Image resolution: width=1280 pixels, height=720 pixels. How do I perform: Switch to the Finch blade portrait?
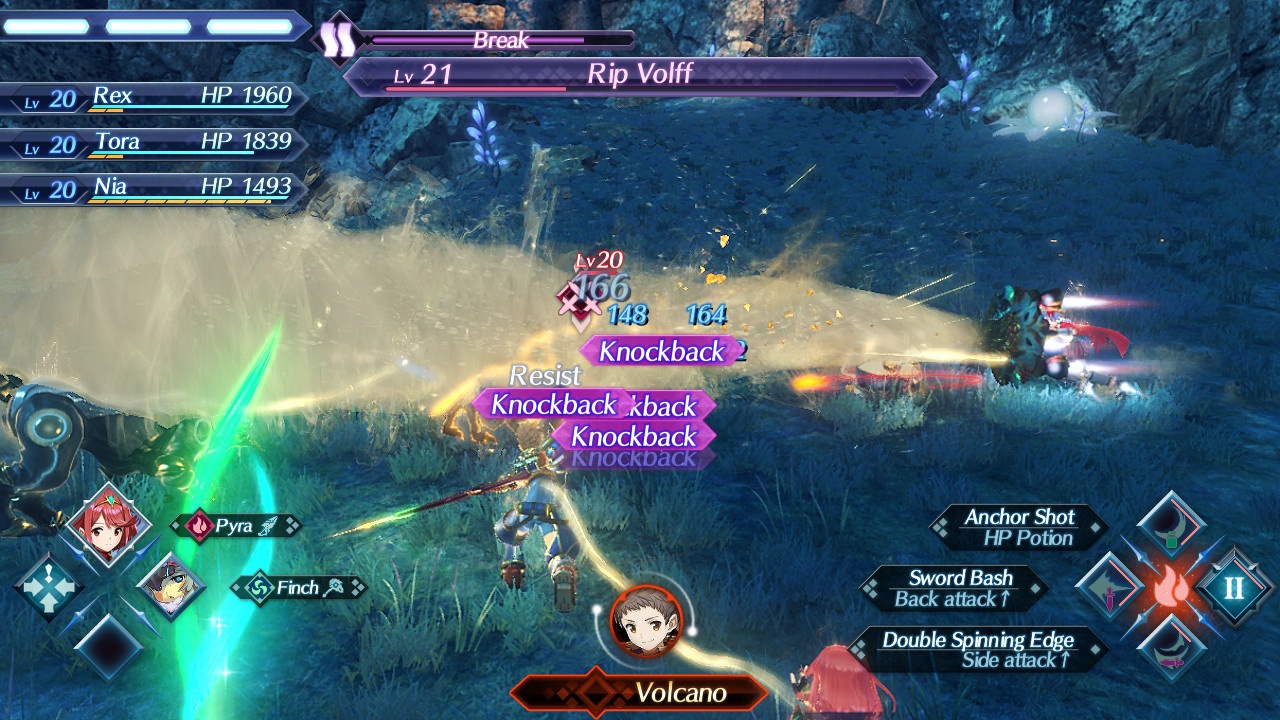(169, 587)
